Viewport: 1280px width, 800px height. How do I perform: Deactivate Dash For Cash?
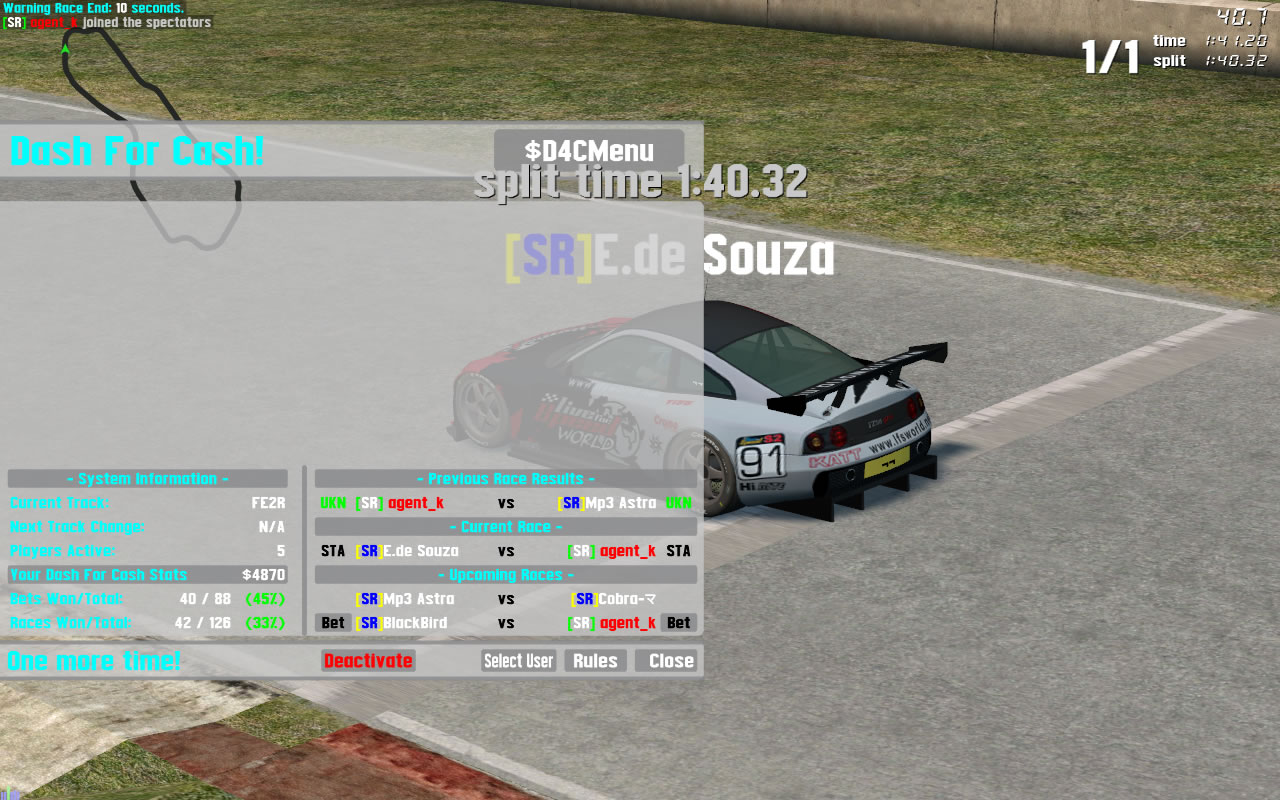tap(368, 661)
